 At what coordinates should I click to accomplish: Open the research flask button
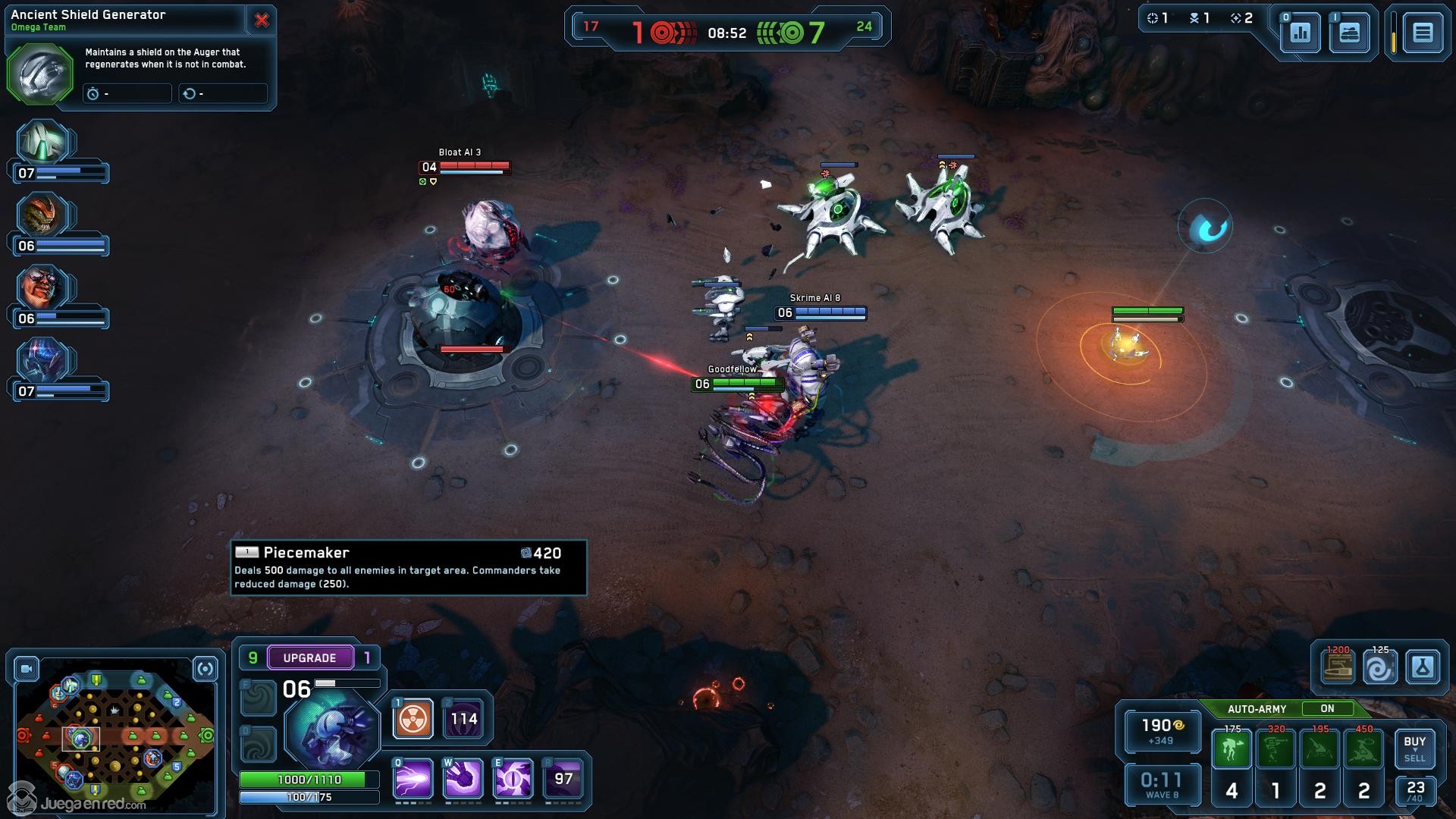[1422, 668]
